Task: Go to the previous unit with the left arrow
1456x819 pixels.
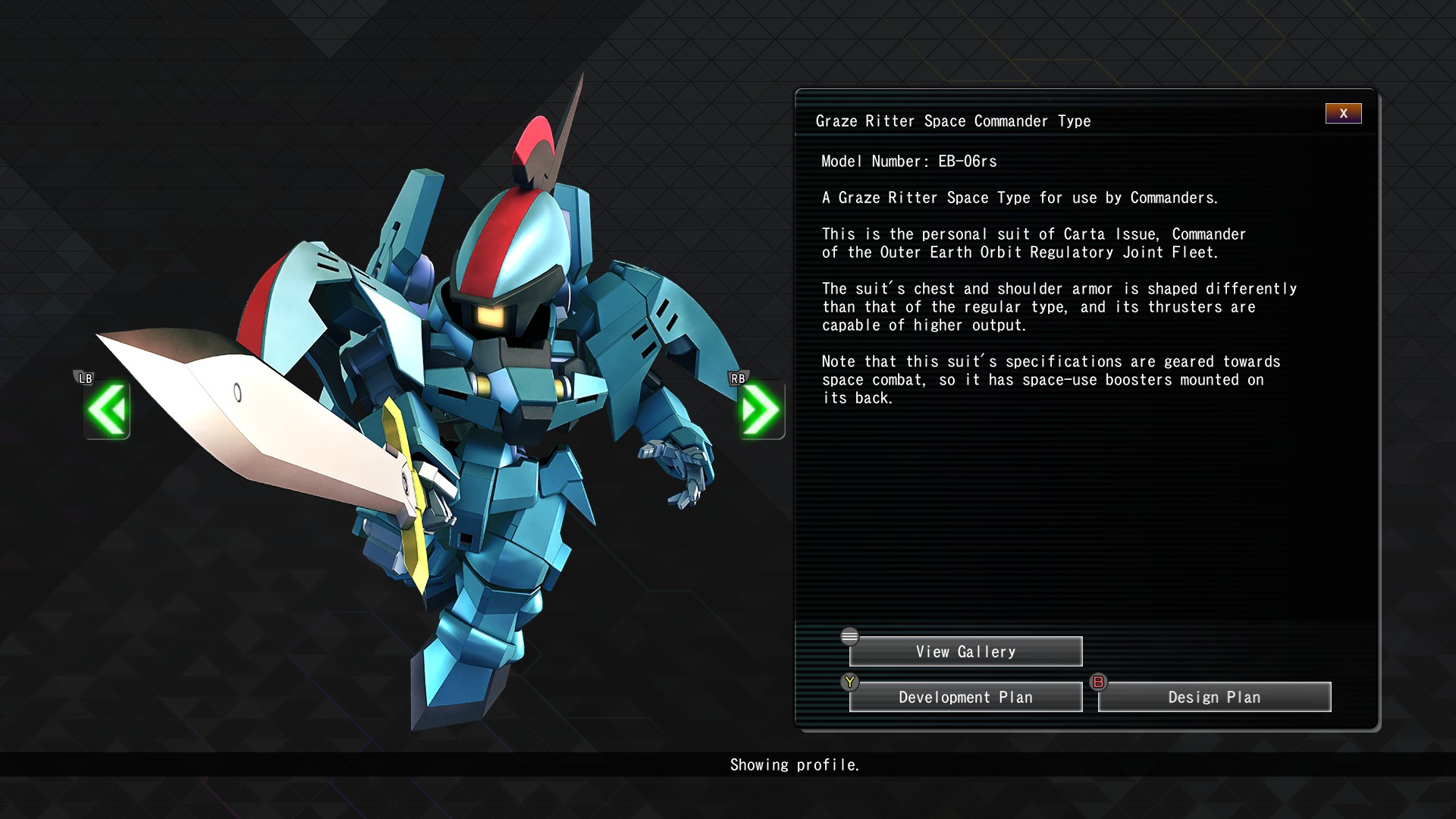Action: 107,410
